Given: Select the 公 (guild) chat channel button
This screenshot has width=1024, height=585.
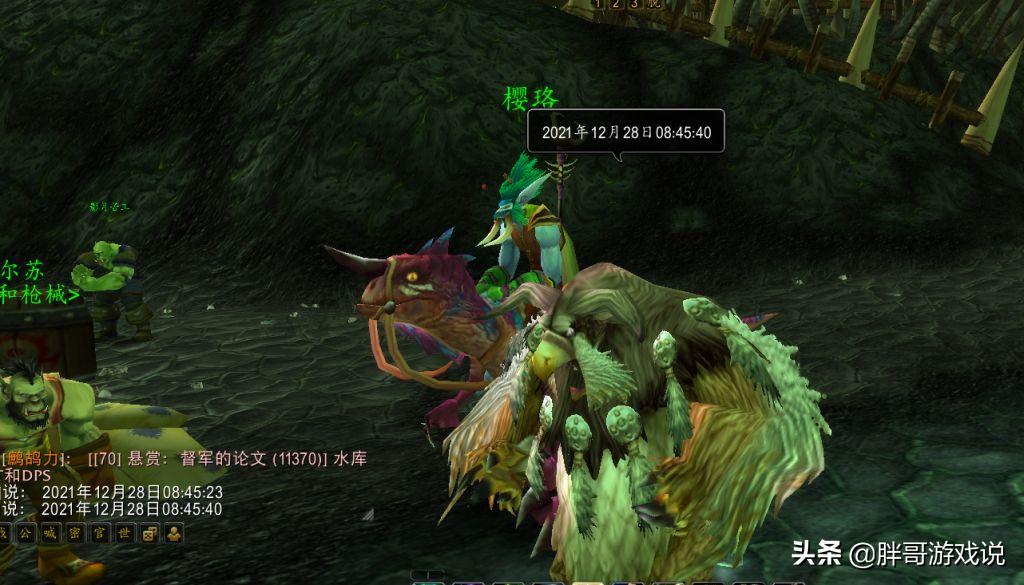Looking at the screenshot, I should (x=25, y=533).
